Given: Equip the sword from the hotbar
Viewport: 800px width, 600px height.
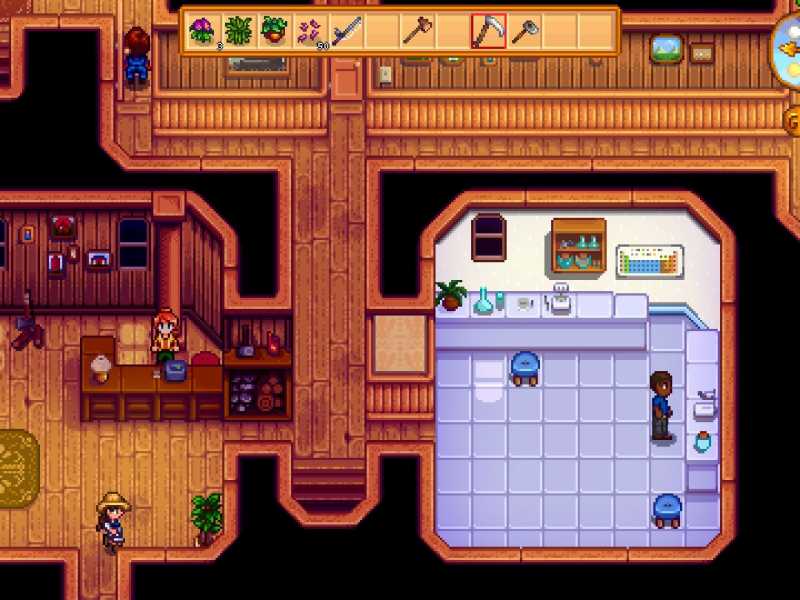Looking at the screenshot, I should point(346,31).
